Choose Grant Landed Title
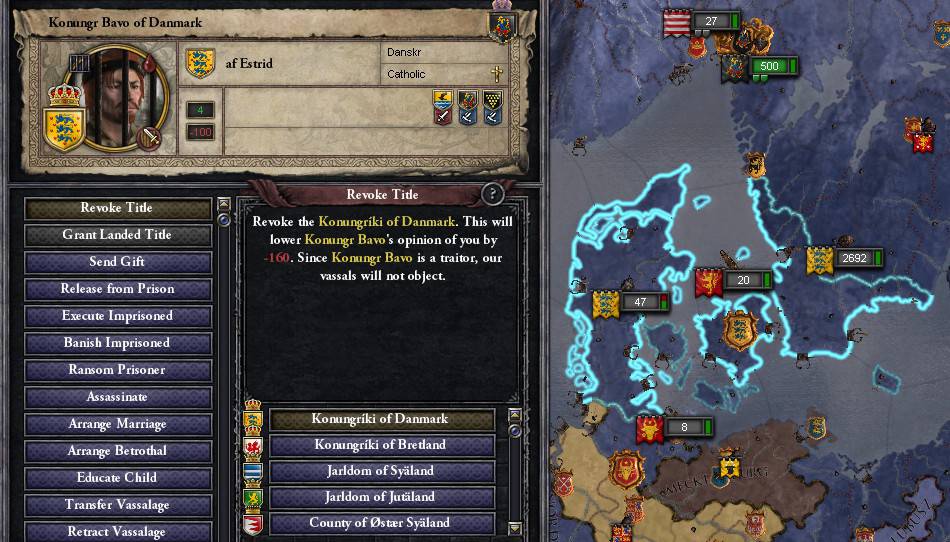950x542 pixels. tap(117, 235)
